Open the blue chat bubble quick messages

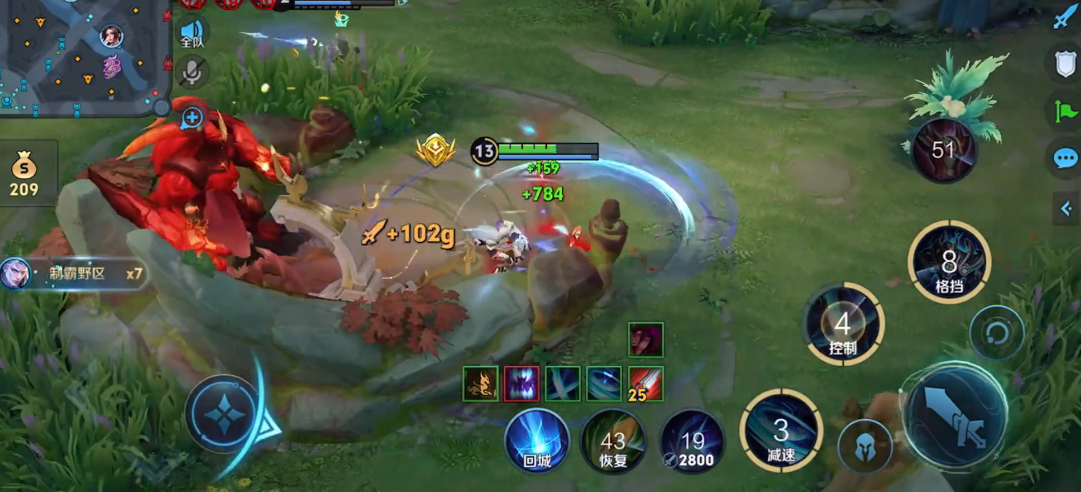coord(1065,158)
